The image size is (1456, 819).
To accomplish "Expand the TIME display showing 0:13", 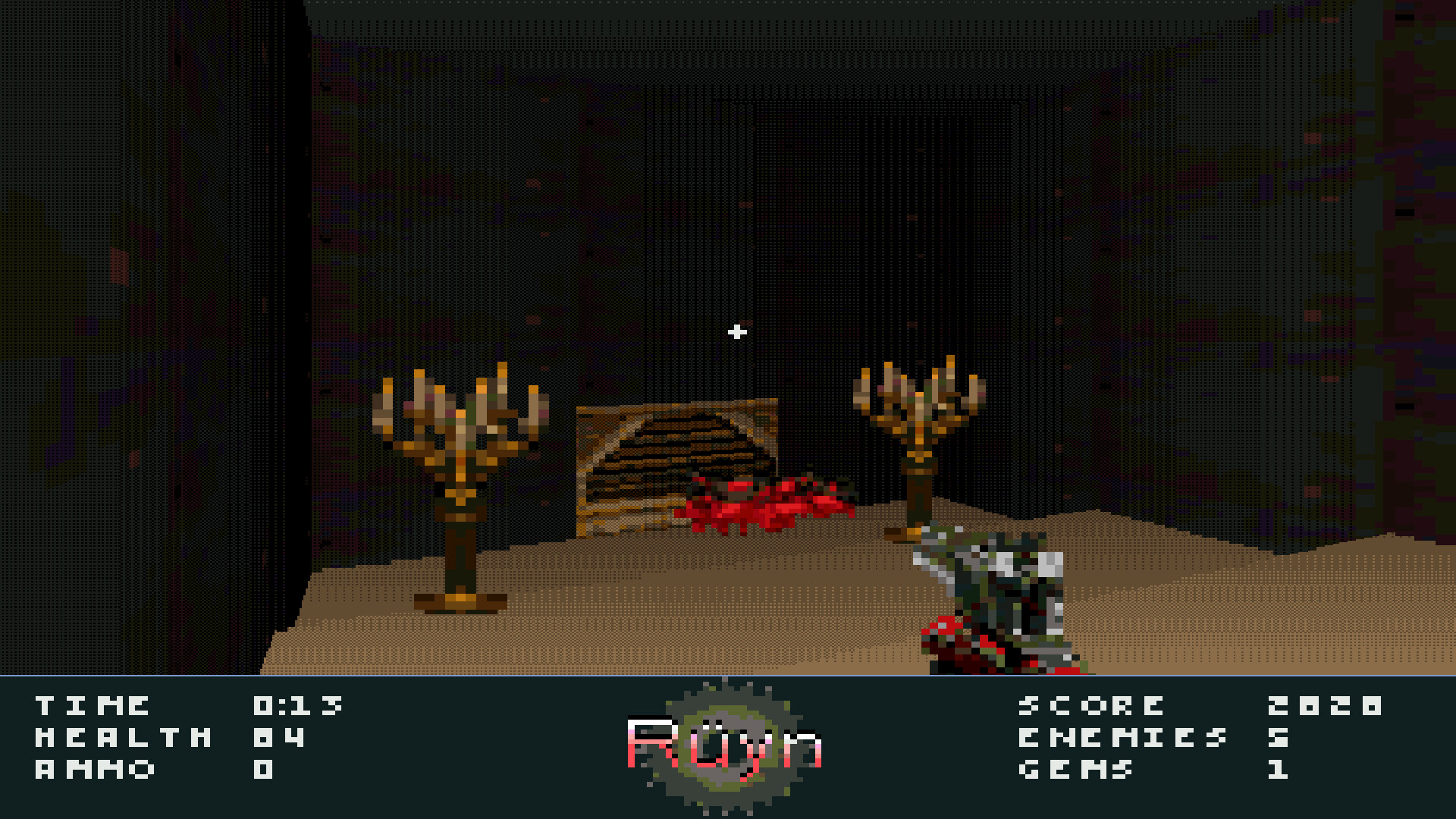I will pyautogui.click(x=296, y=704).
